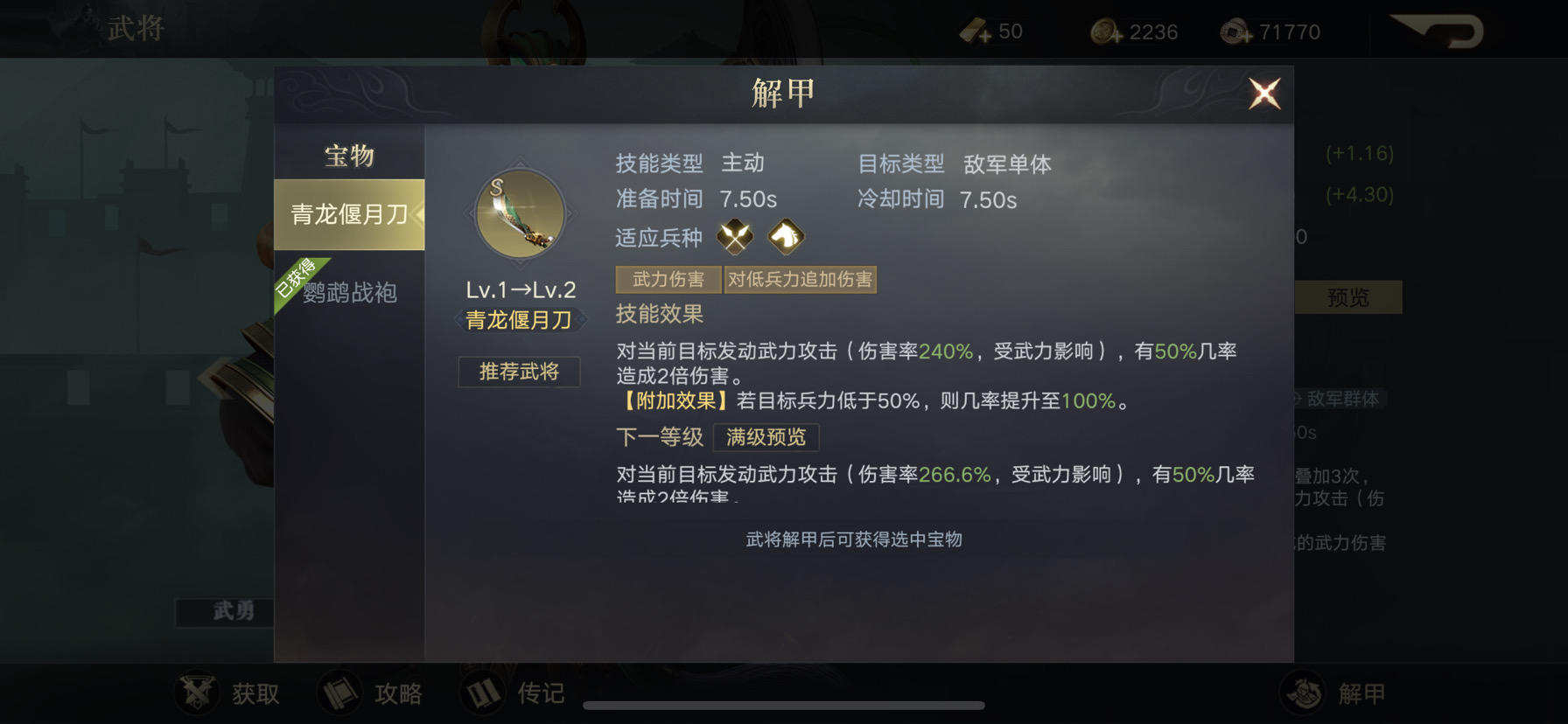Image resolution: width=1568 pixels, height=724 pixels.
Task: Tap the 预览 button on the right
Action: click(x=1347, y=297)
